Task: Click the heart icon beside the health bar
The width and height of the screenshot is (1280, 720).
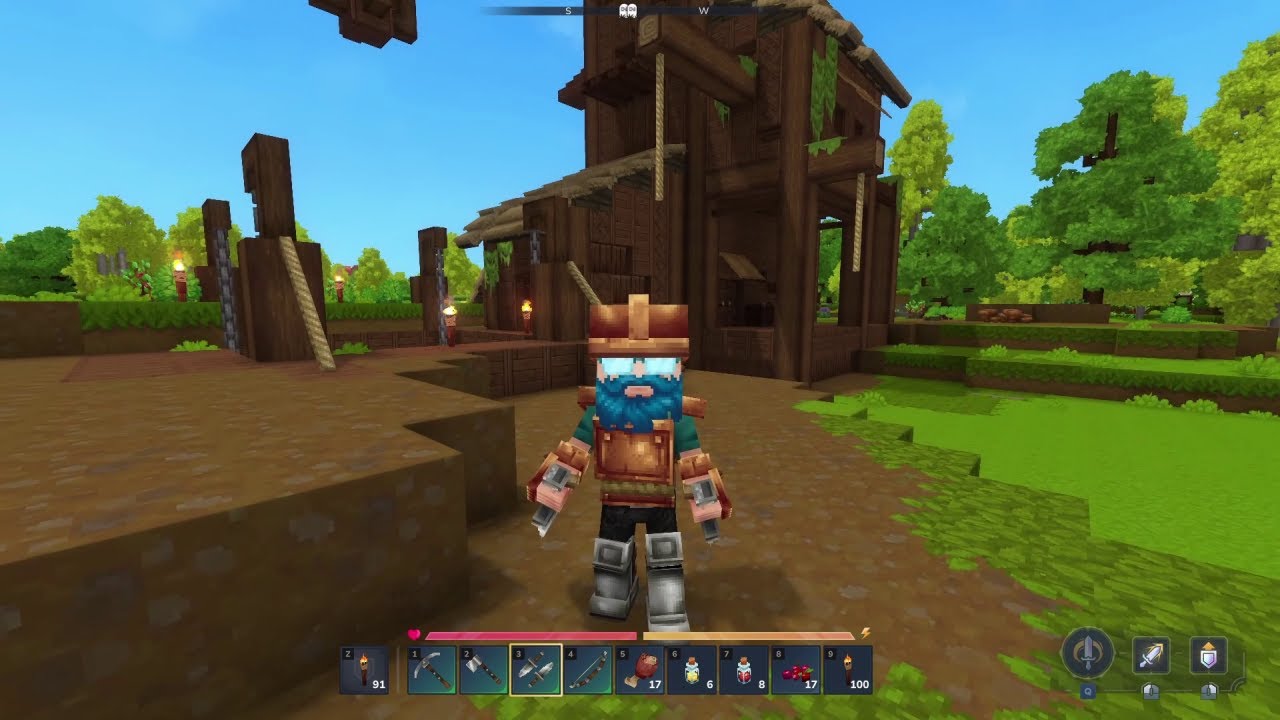Action: click(415, 632)
